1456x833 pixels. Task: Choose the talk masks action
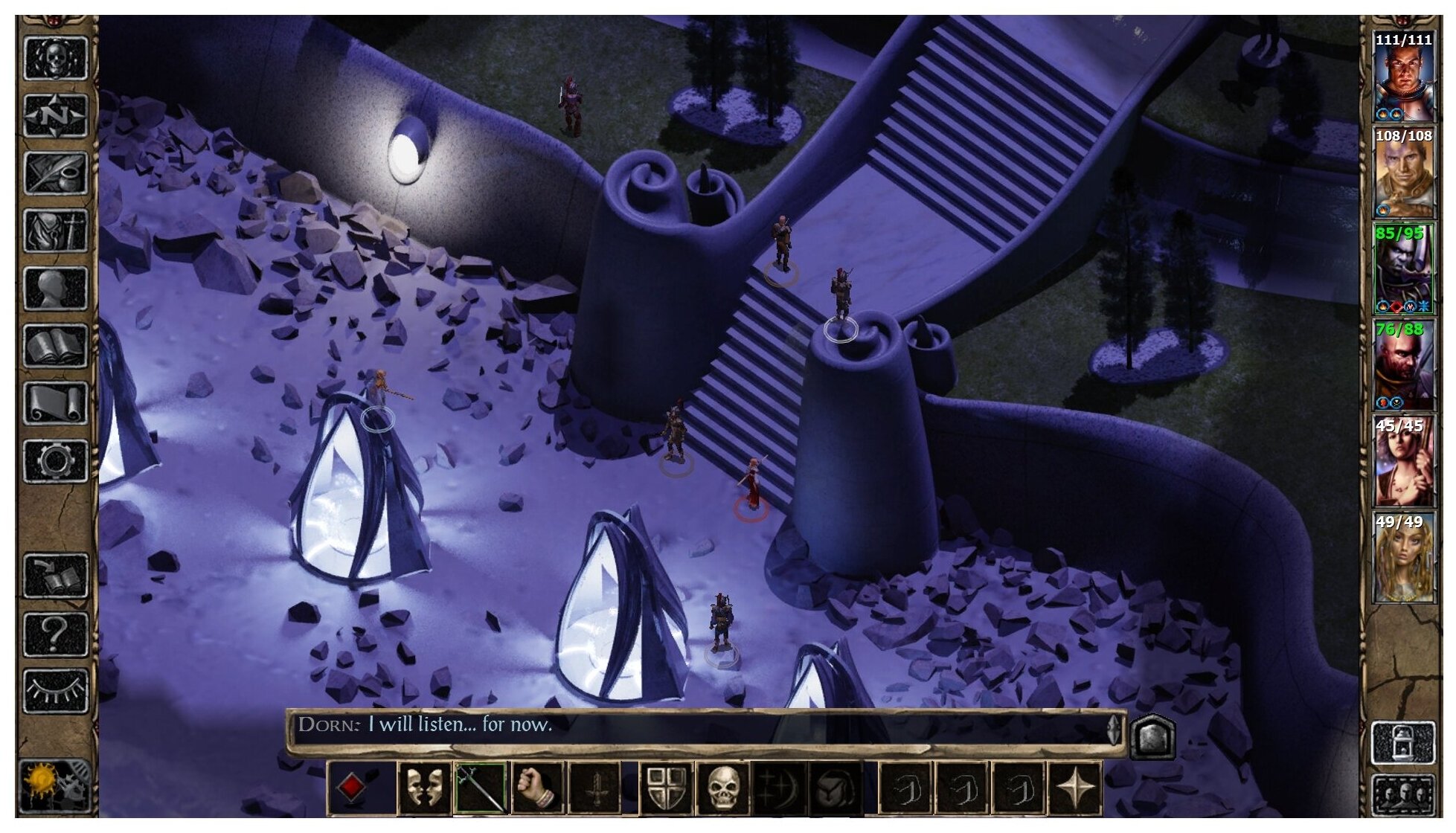tap(425, 788)
